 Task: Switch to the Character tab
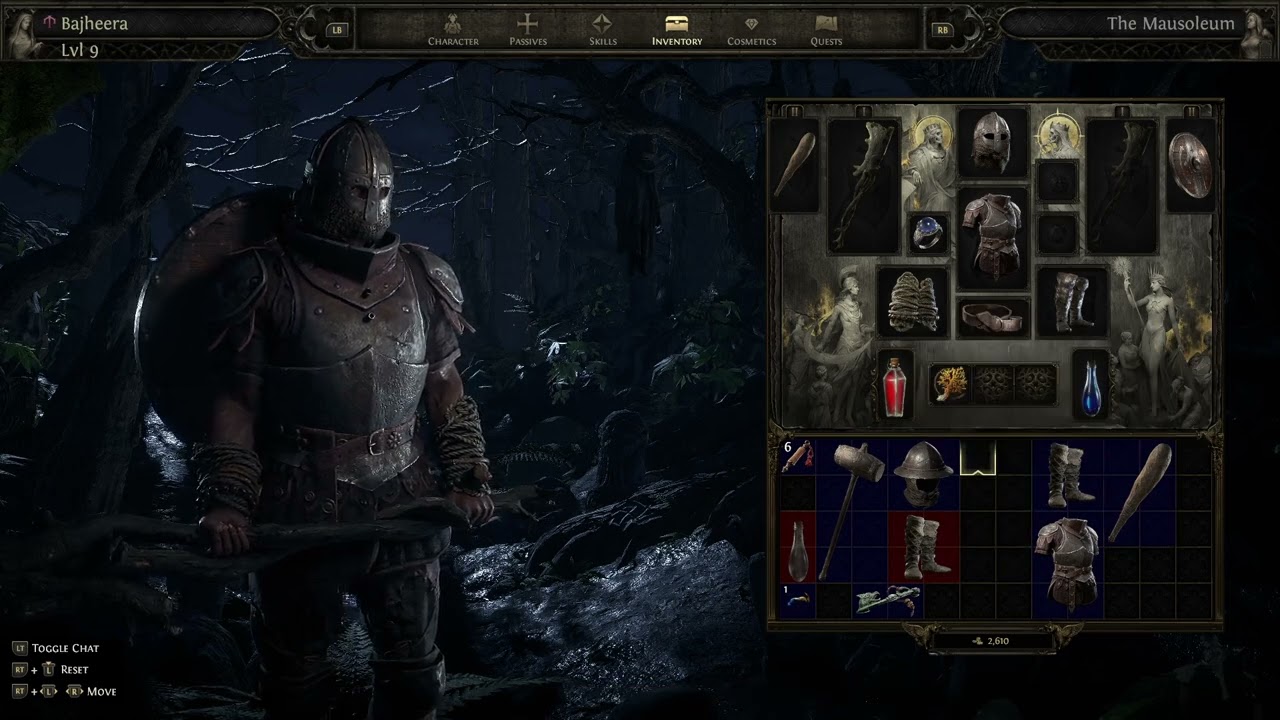(453, 30)
